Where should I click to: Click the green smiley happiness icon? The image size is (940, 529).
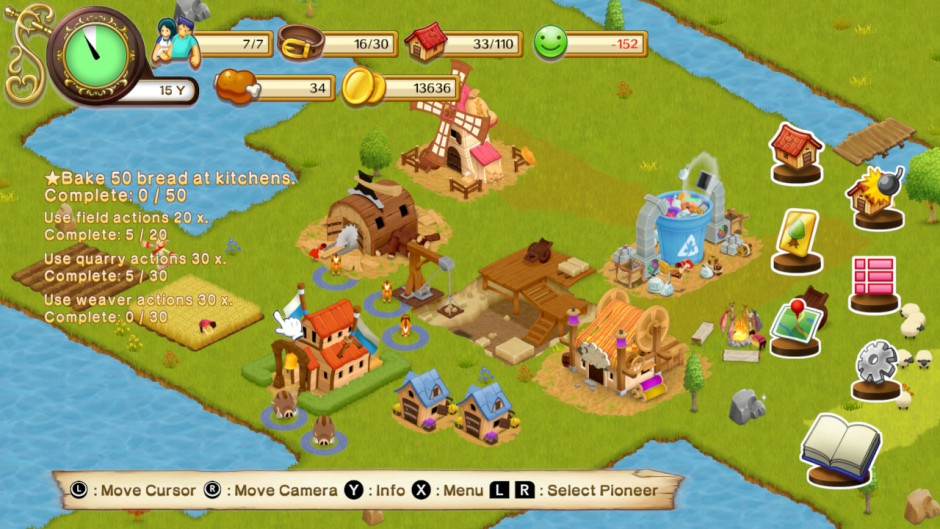(550, 42)
